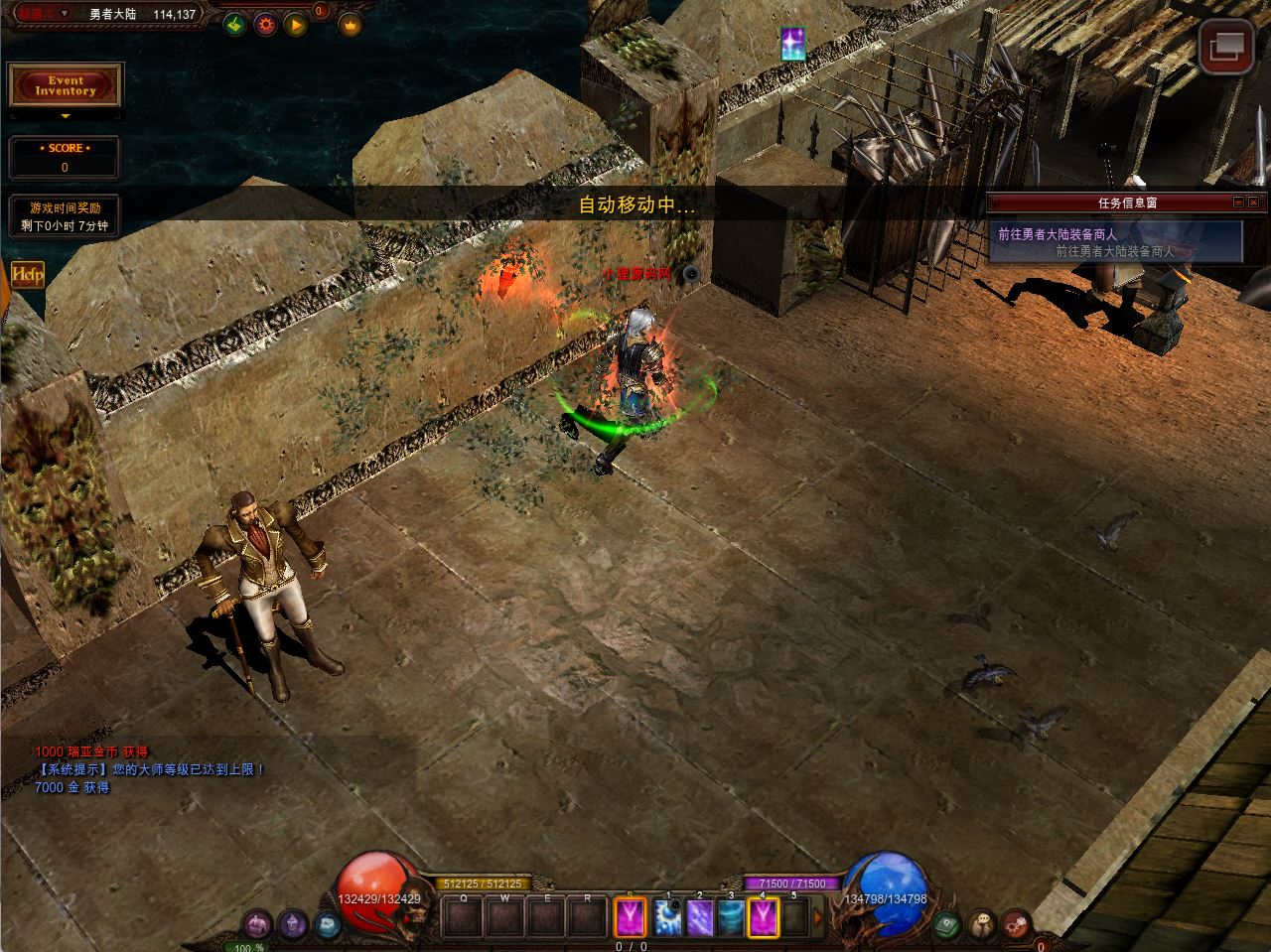Click the orange gear settings icon
The height and width of the screenshot is (952, 1271).
(265, 24)
